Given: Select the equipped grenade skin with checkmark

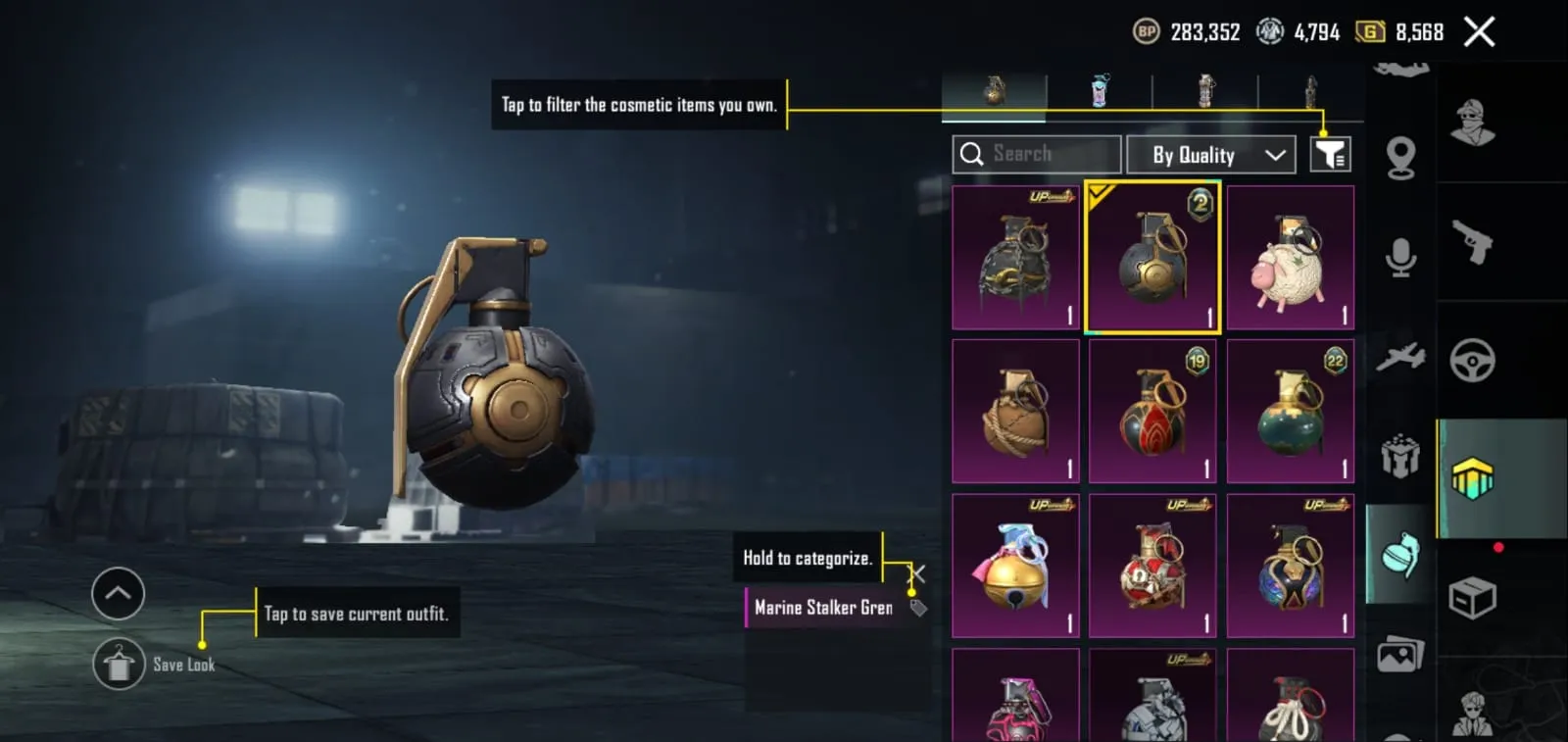Looking at the screenshot, I should pyautogui.click(x=1152, y=258).
